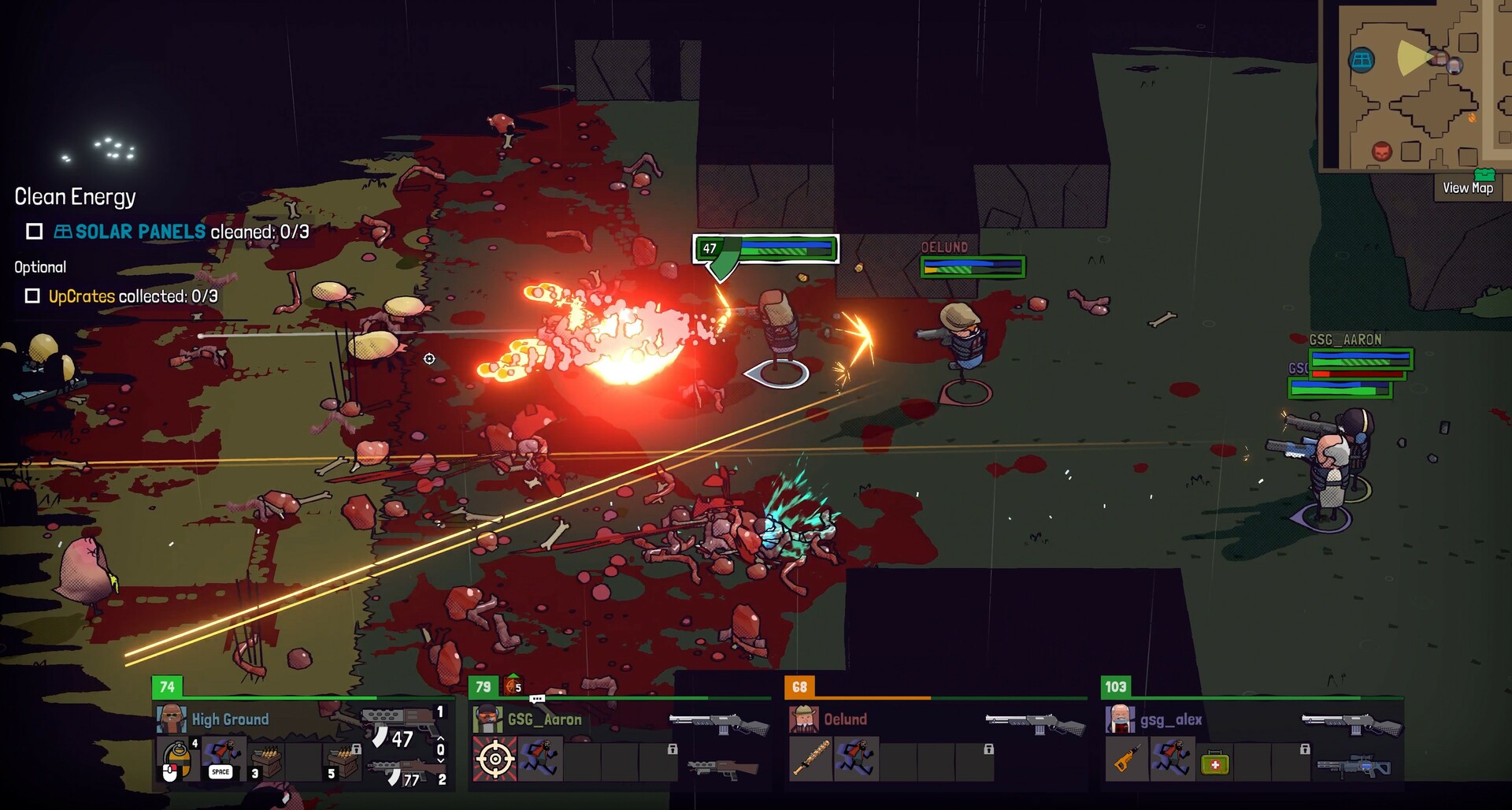Open the full map with View Map

[1467, 188]
